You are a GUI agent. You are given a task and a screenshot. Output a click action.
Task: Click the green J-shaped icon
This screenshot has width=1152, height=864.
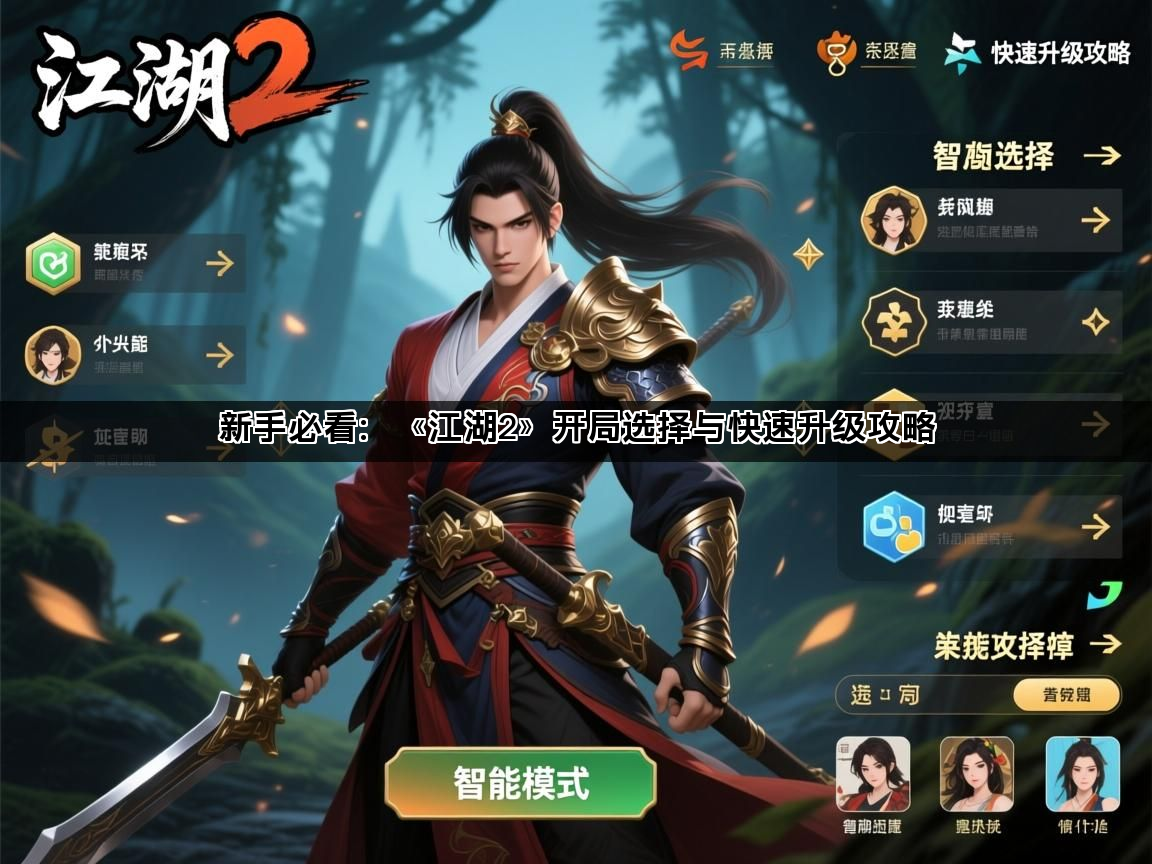[x=1104, y=596]
